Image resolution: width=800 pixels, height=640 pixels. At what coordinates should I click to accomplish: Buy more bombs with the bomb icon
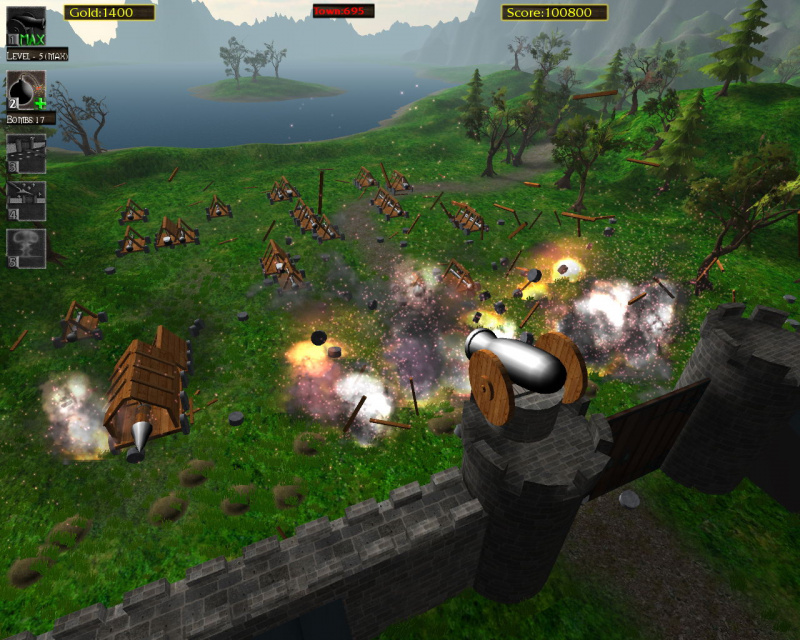click(27, 90)
